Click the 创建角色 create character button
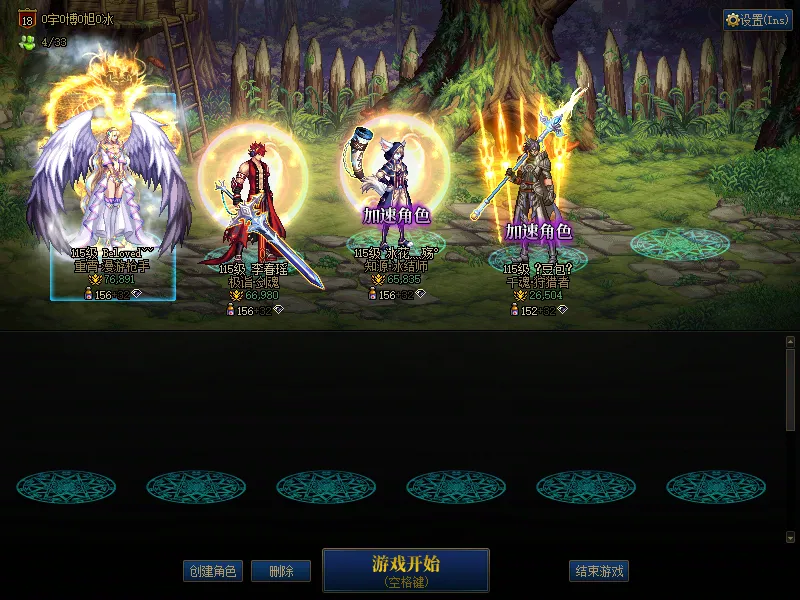The width and height of the screenshot is (800, 600). click(x=213, y=571)
